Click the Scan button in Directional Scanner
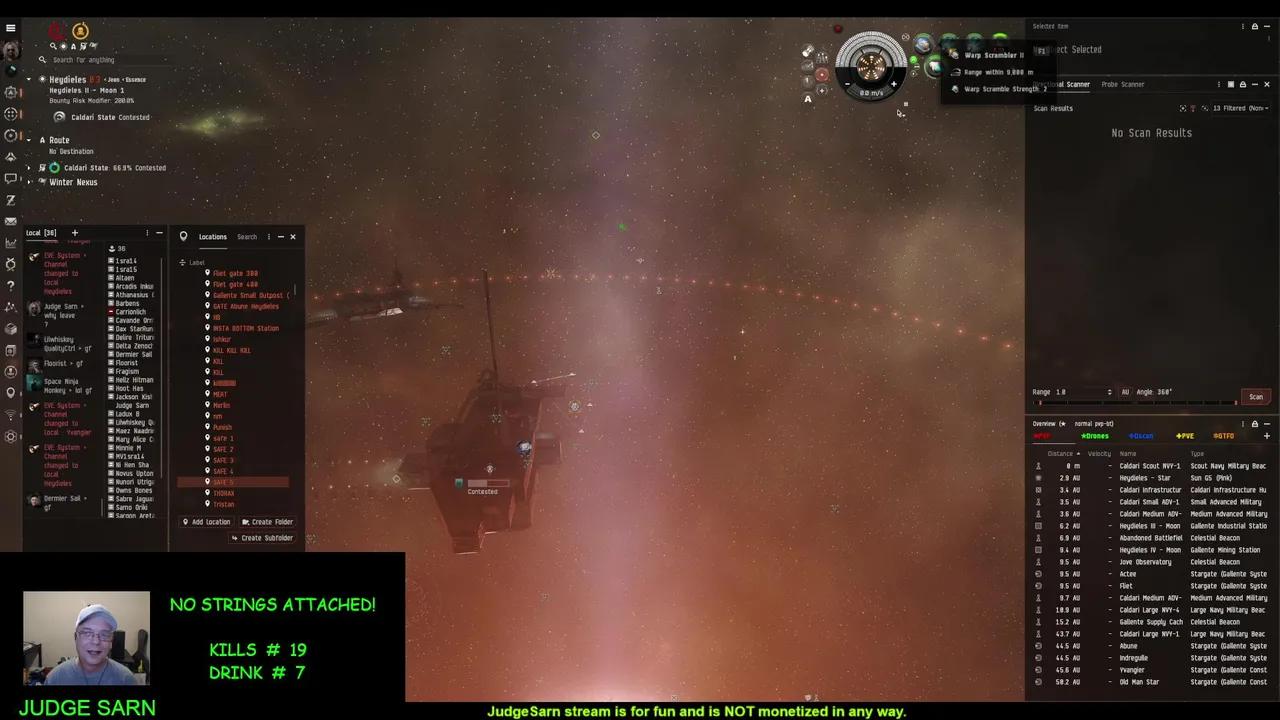Viewport: 1280px width, 720px height. coord(1255,397)
